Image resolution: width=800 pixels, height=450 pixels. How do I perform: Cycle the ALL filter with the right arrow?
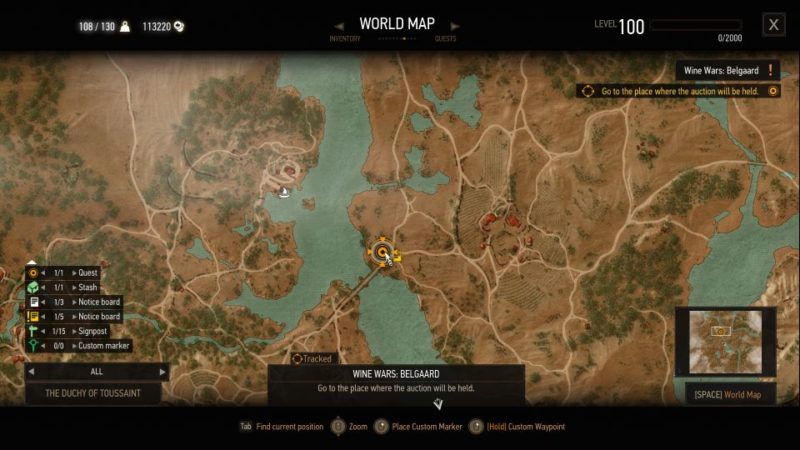163,371
